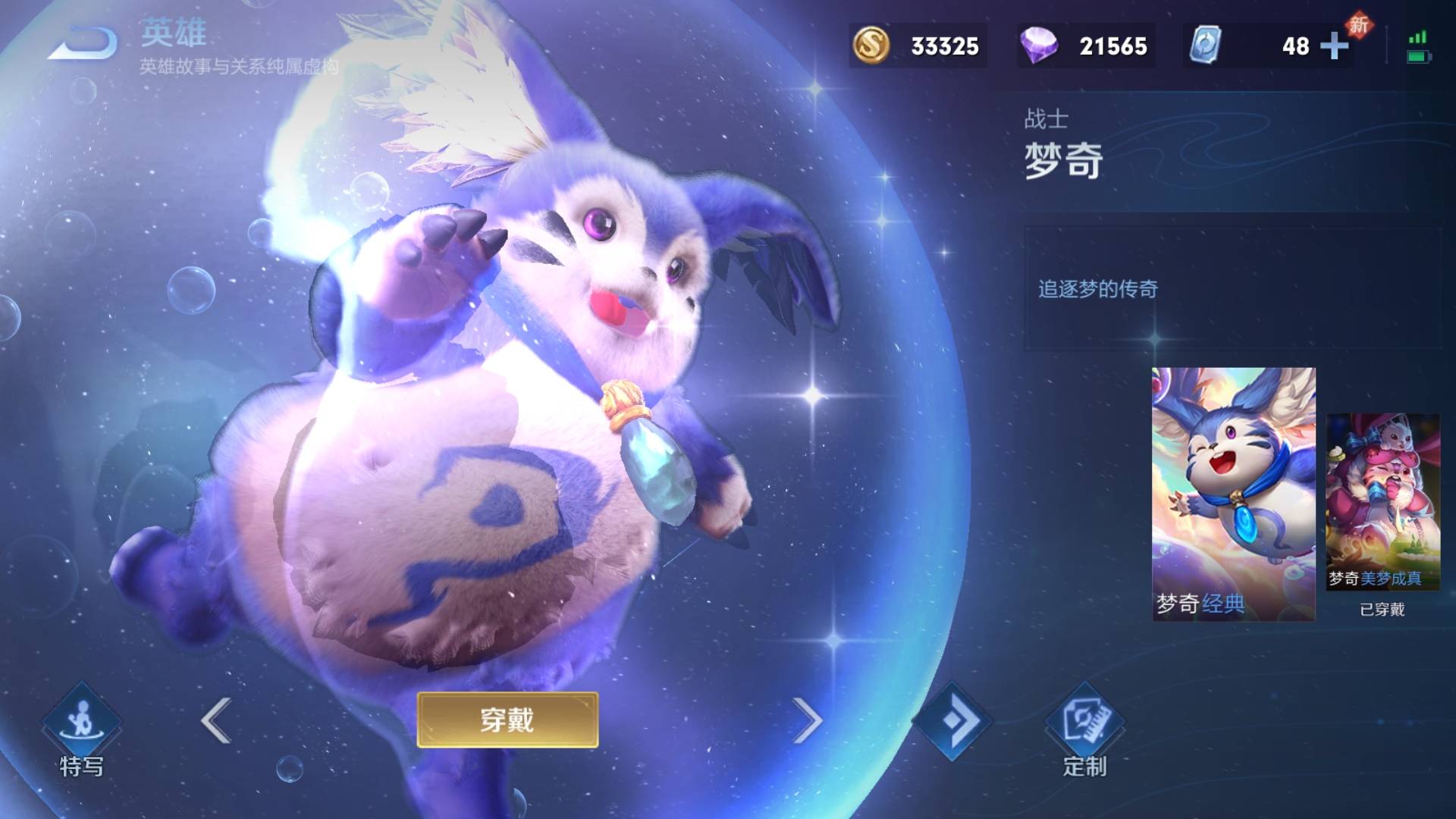Choose the 梦奇美梦成真 skin card
This screenshot has width=1456, height=819.
[x=1382, y=502]
